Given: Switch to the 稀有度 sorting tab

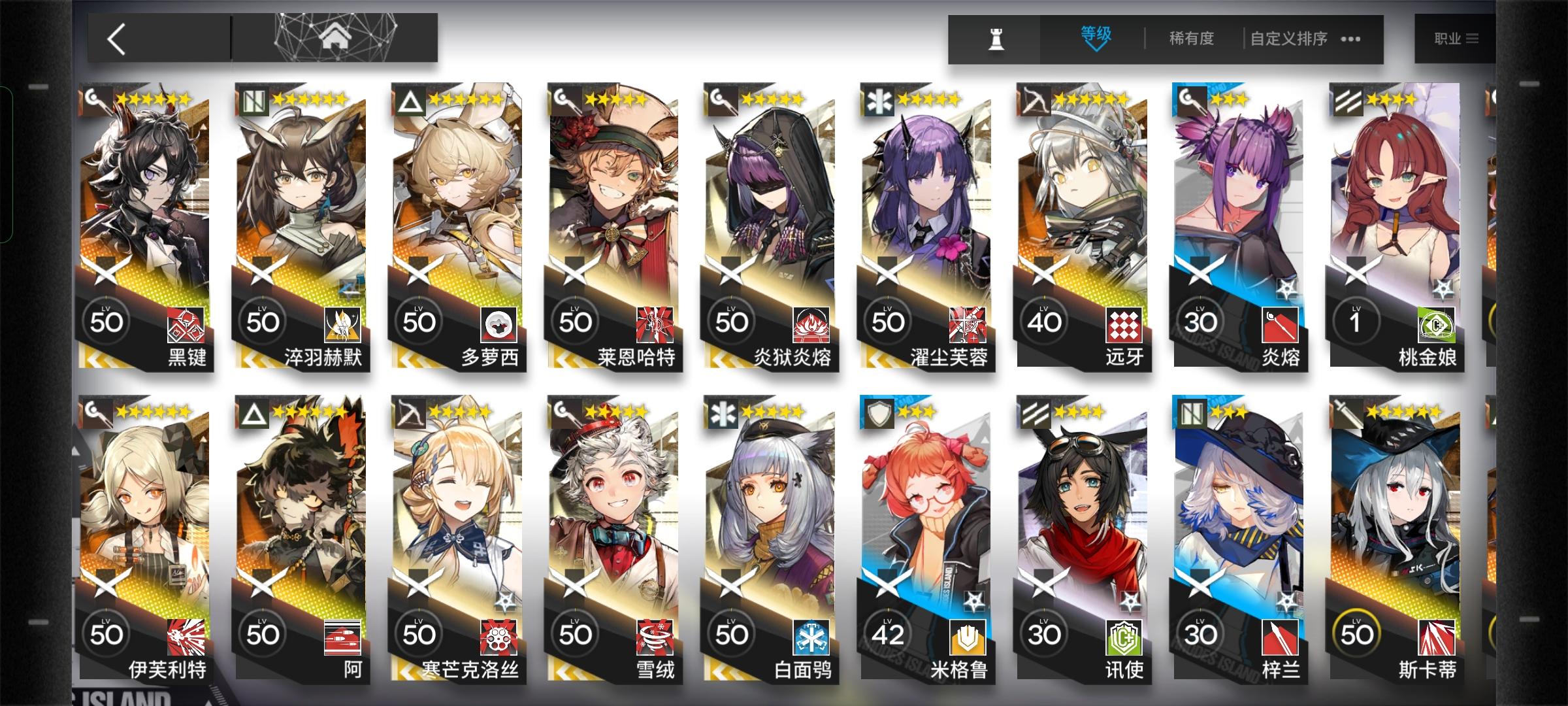Looking at the screenshot, I should (x=1191, y=39).
